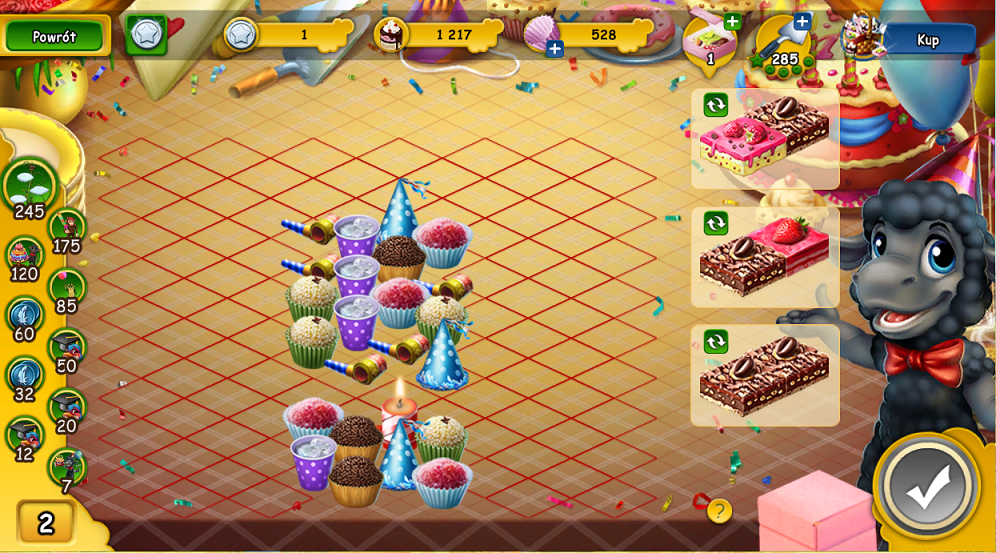
Task: Open the Kup purchase button
Action: tap(928, 40)
